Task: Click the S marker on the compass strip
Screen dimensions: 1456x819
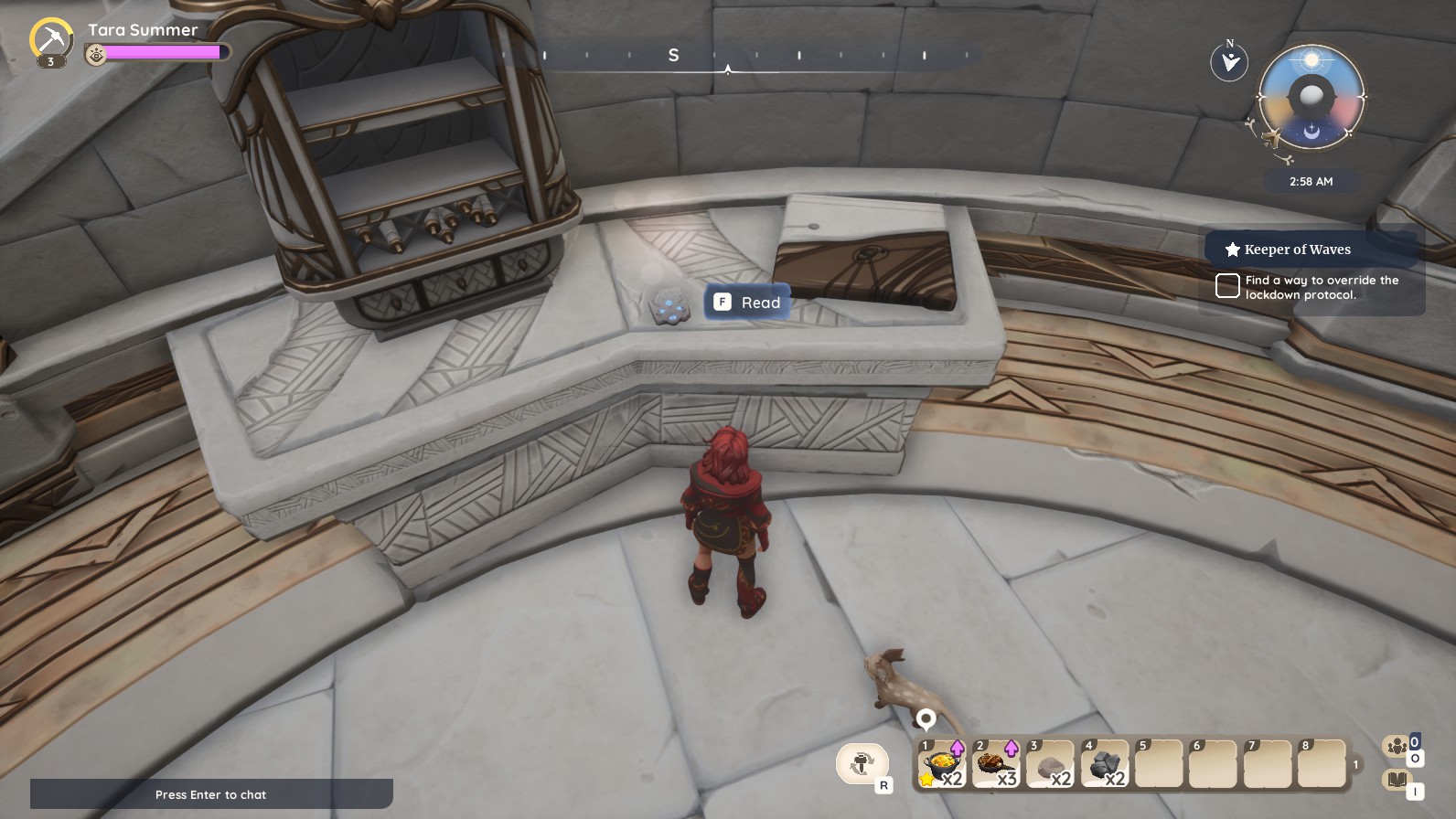Action: 674,55
